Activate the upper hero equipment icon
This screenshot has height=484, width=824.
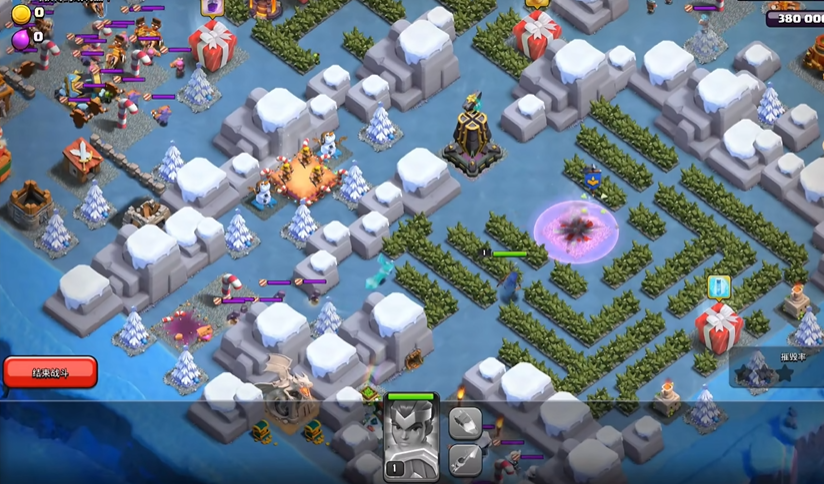pos(465,422)
